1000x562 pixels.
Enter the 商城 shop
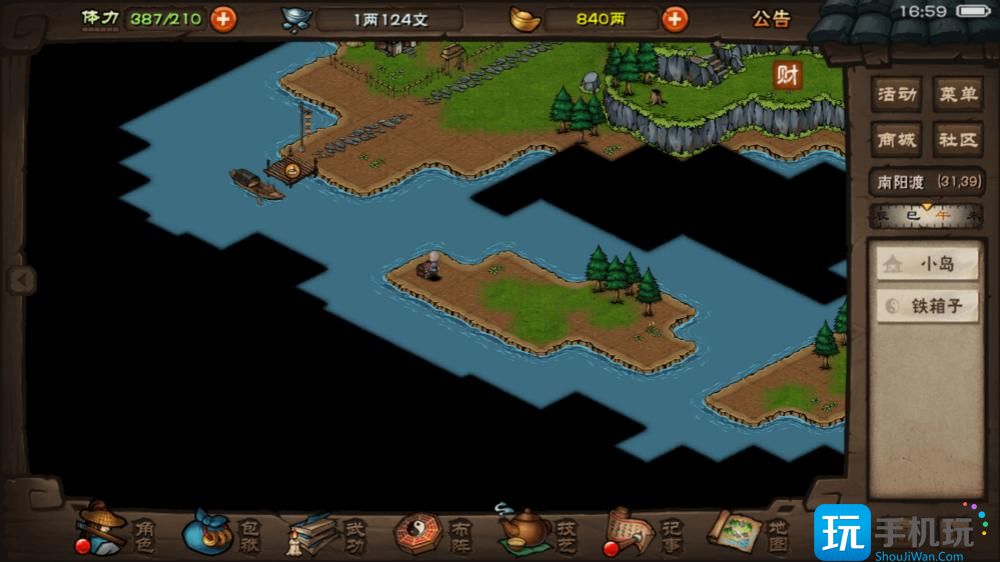(x=897, y=139)
